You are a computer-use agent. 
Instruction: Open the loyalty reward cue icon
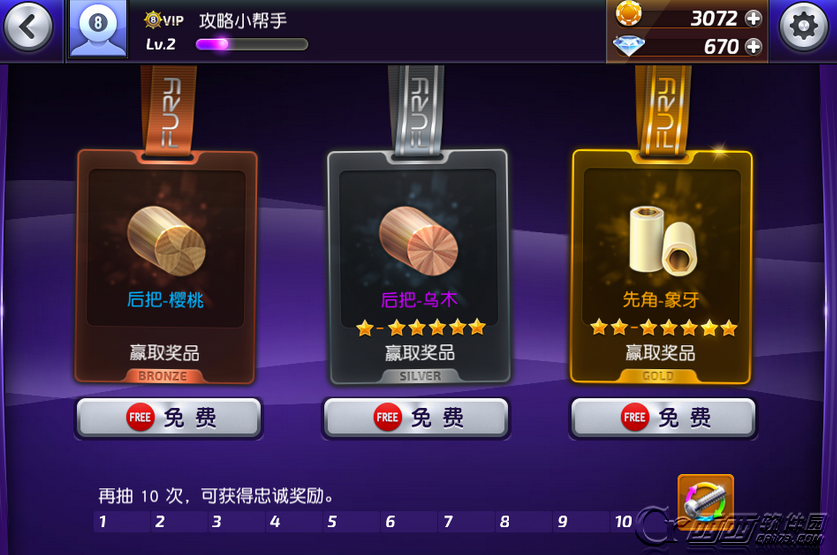pos(705,499)
